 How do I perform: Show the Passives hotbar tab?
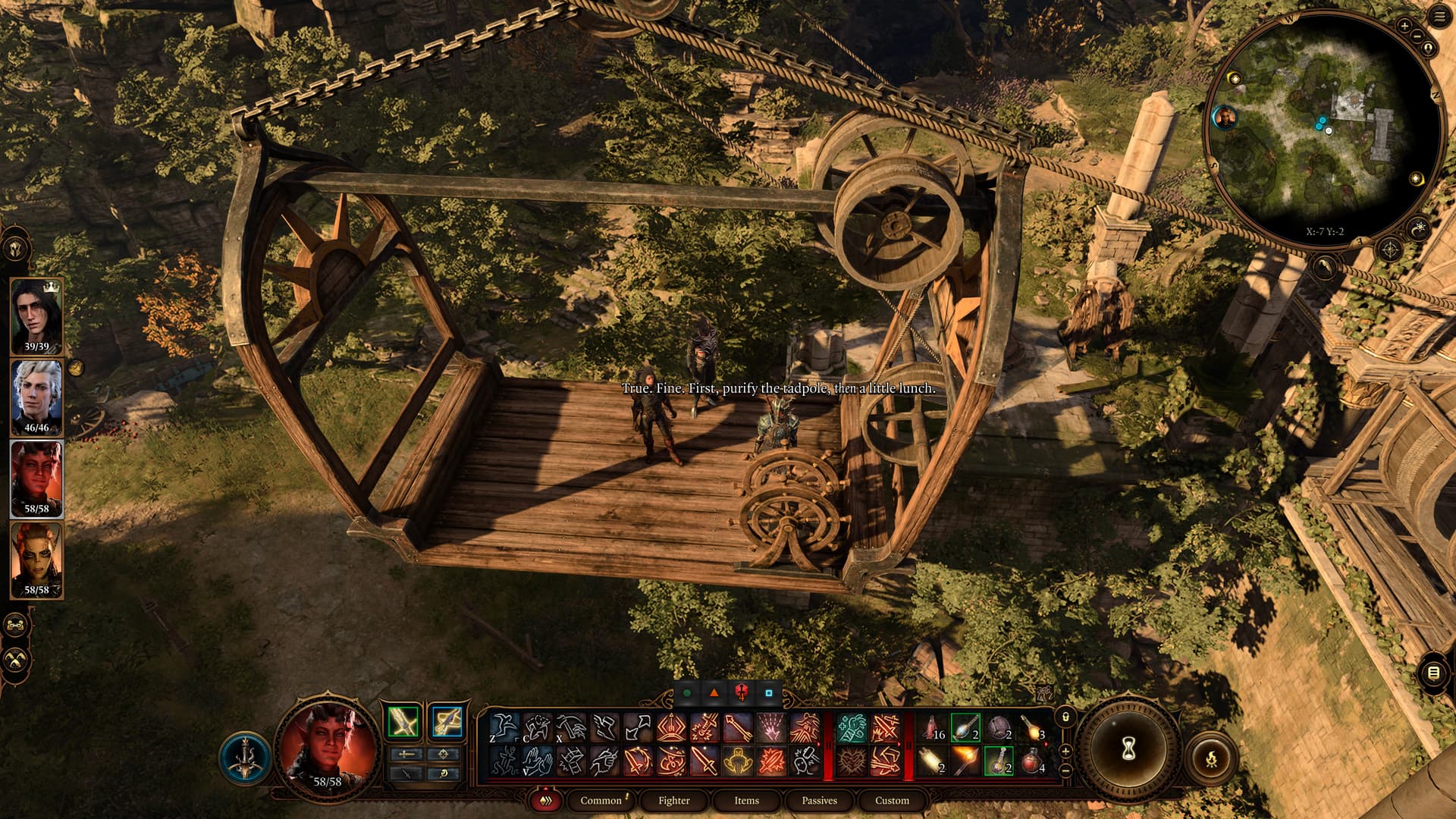coord(819,800)
